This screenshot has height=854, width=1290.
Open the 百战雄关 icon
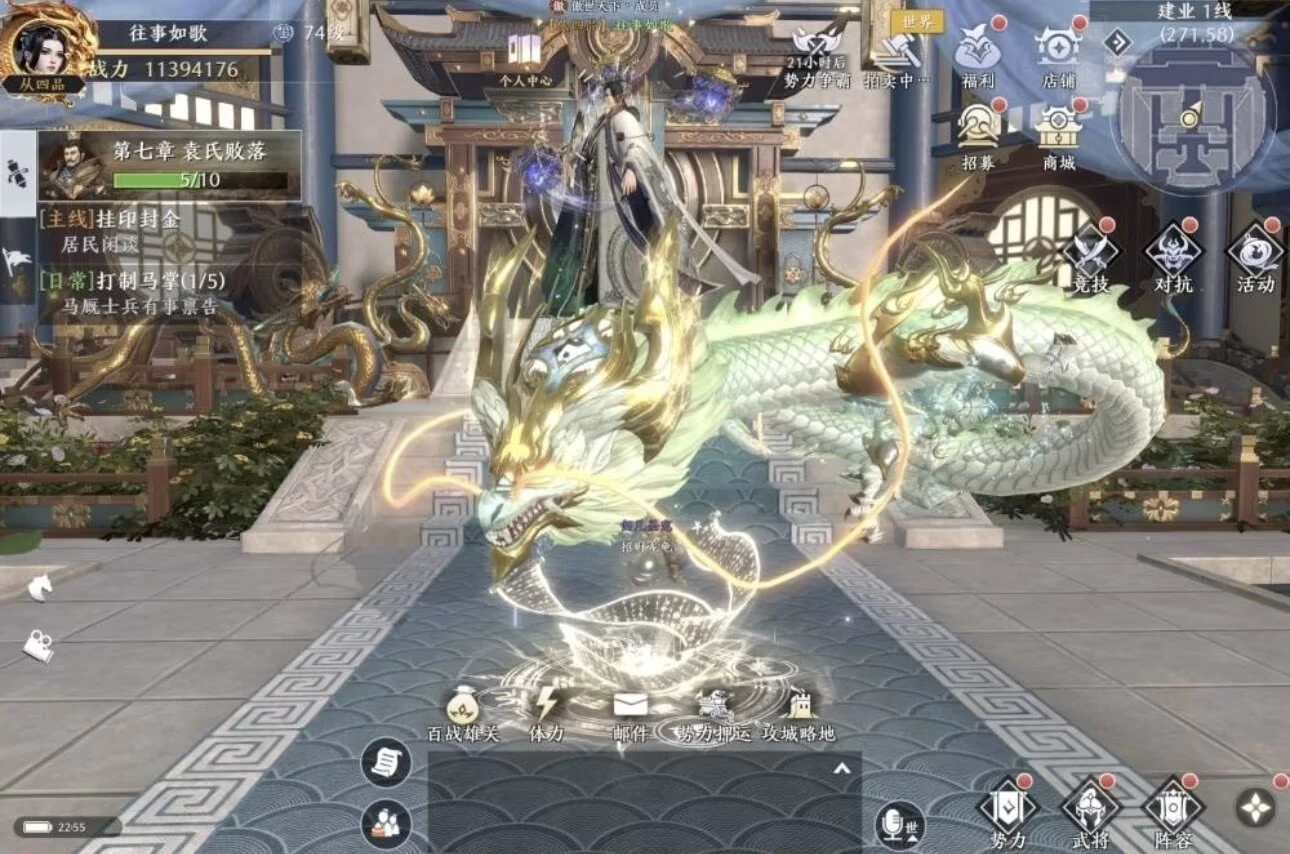point(463,708)
